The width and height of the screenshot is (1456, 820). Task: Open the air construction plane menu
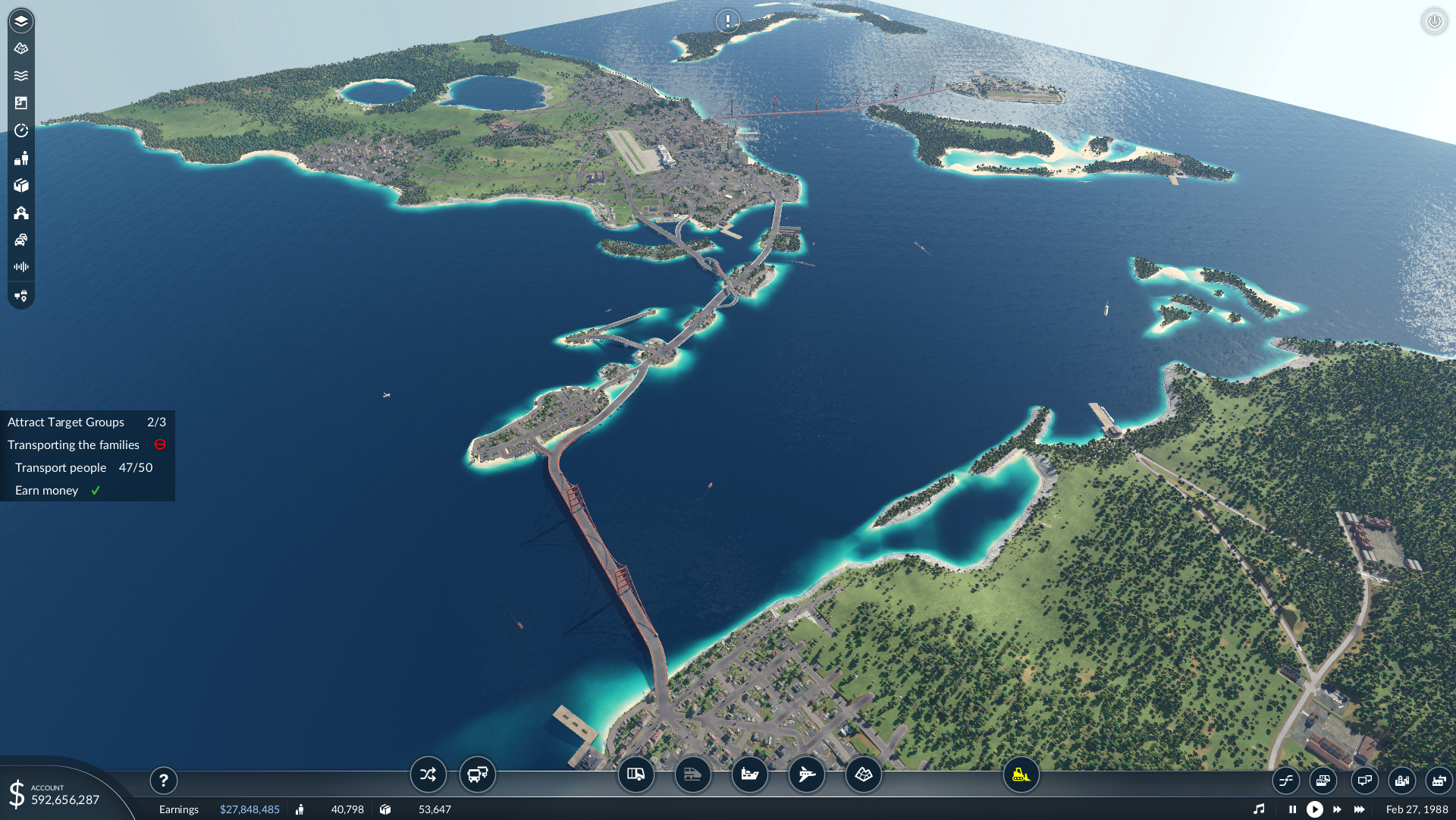[807, 774]
